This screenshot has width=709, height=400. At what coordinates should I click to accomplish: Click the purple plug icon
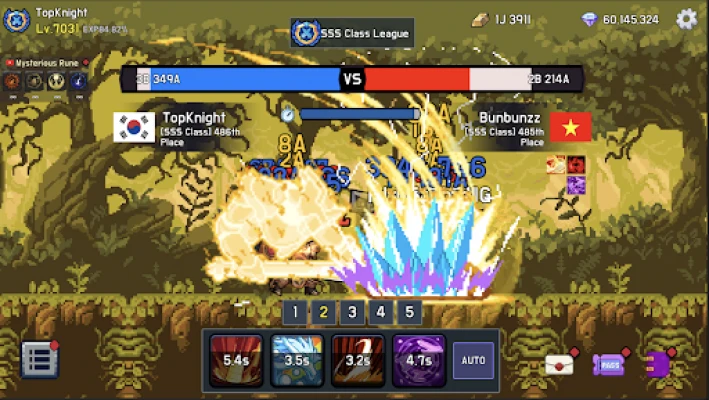[659, 364]
